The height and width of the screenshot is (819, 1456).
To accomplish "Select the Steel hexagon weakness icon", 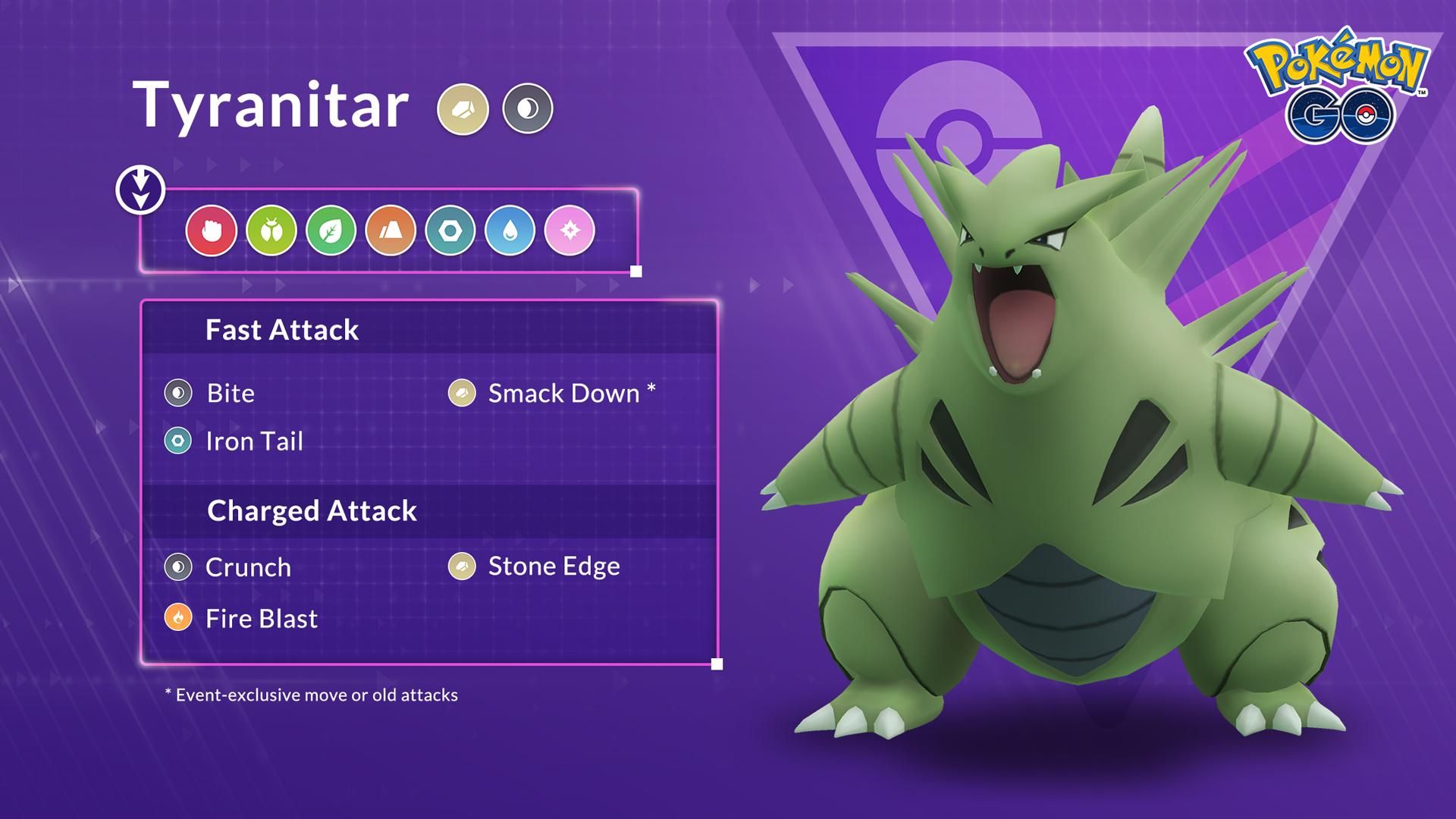I will coord(450,231).
